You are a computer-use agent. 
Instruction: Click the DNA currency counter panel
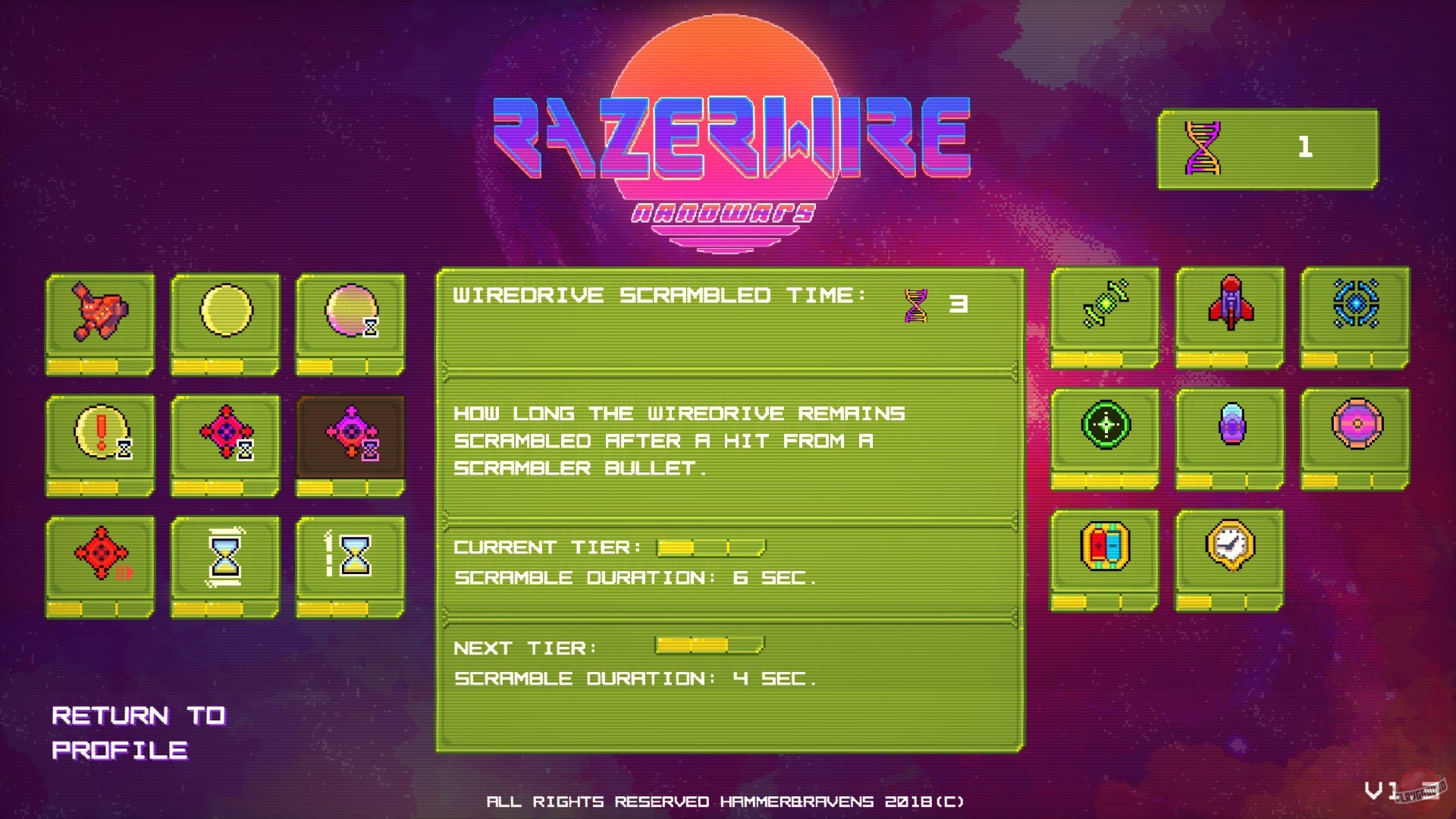(1267, 149)
